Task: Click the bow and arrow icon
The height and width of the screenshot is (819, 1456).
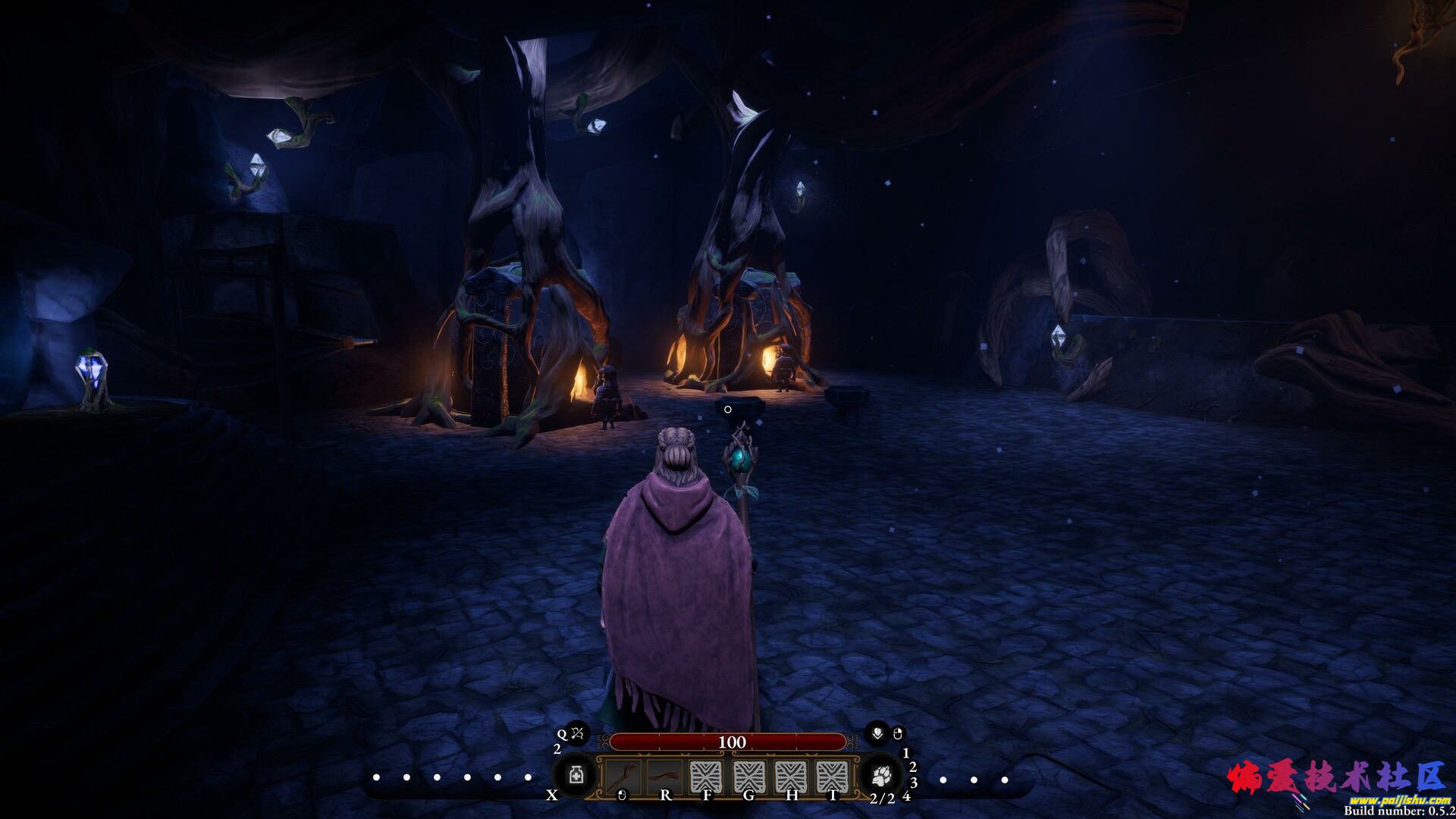Action: coord(577,733)
